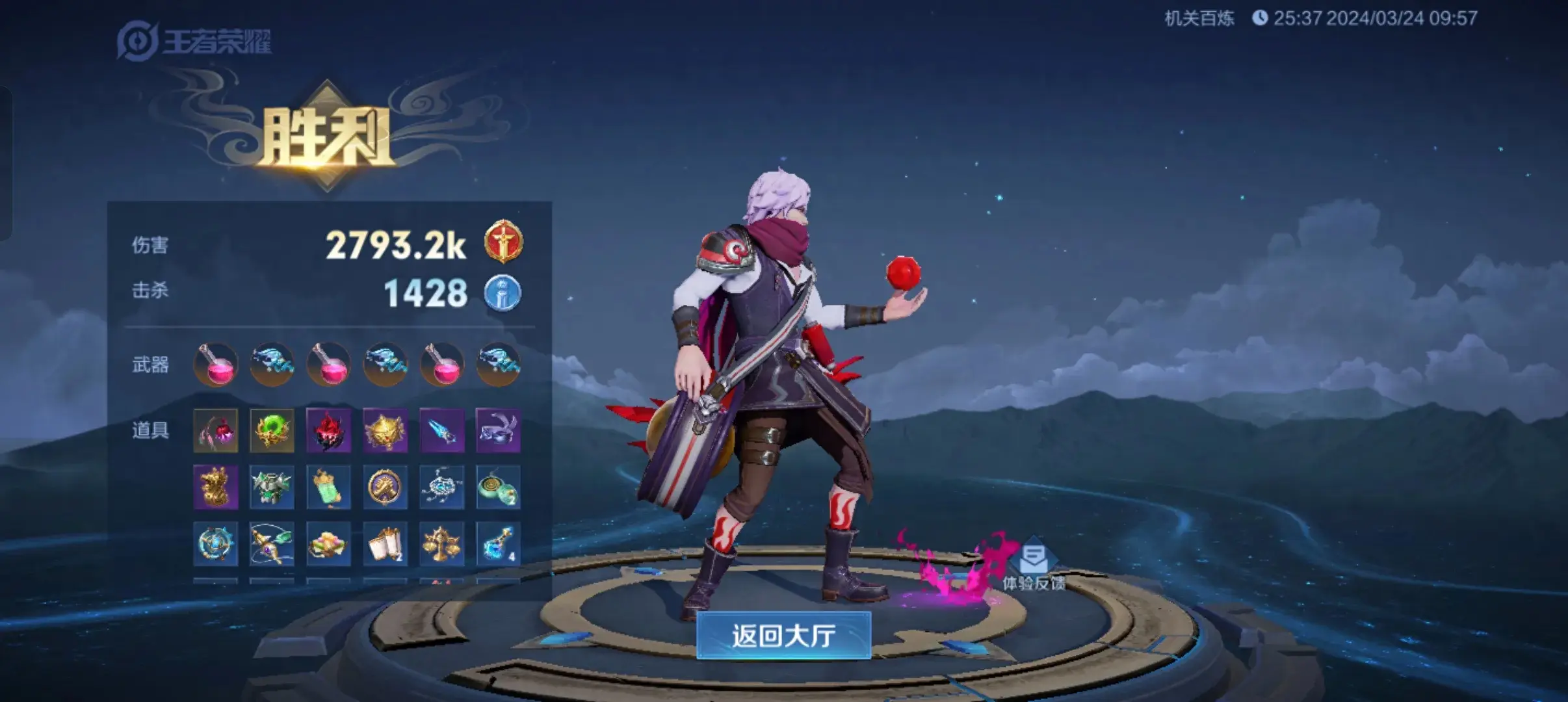The width and height of the screenshot is (1568, 702).
Task: Inspect the golden handshake medallion item
Action: point(385,487)
